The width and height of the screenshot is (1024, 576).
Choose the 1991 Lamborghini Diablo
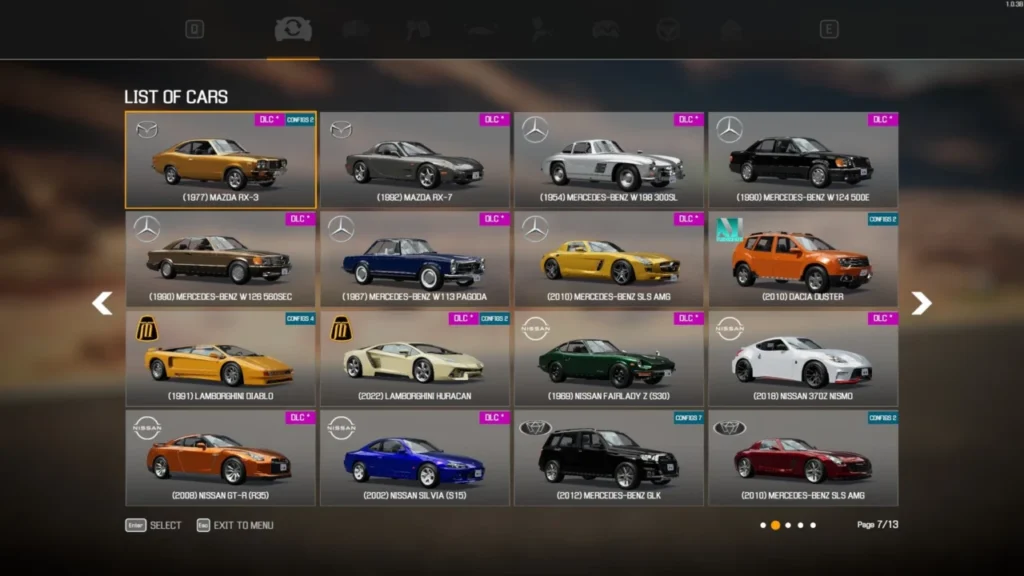220,358
